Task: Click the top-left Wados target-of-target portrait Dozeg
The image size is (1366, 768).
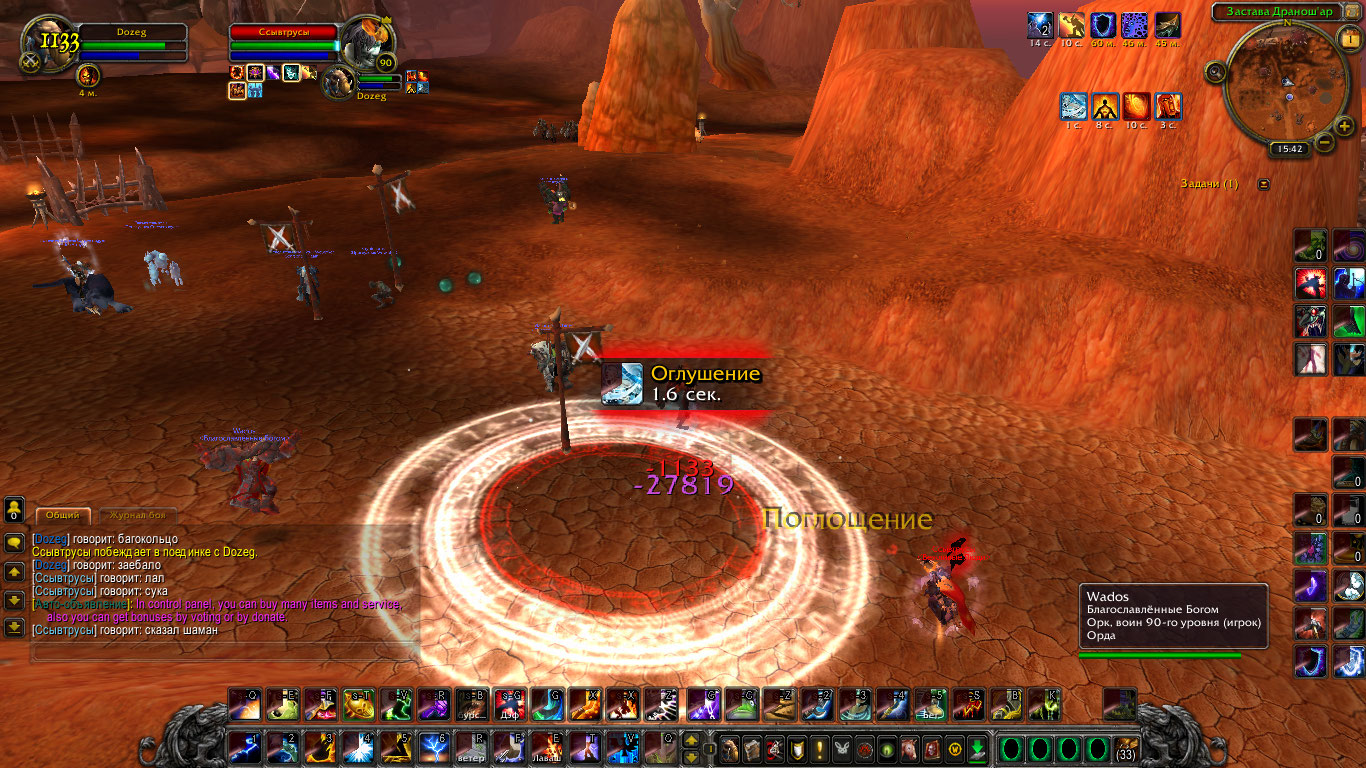Action: pyautogui.click(x=338, y=83)
